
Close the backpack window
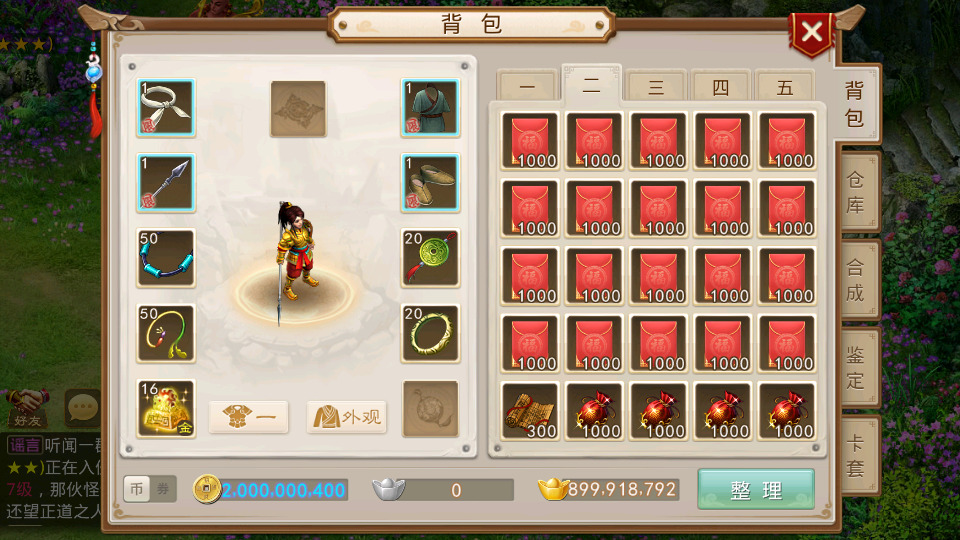click(x=812, y=33)
